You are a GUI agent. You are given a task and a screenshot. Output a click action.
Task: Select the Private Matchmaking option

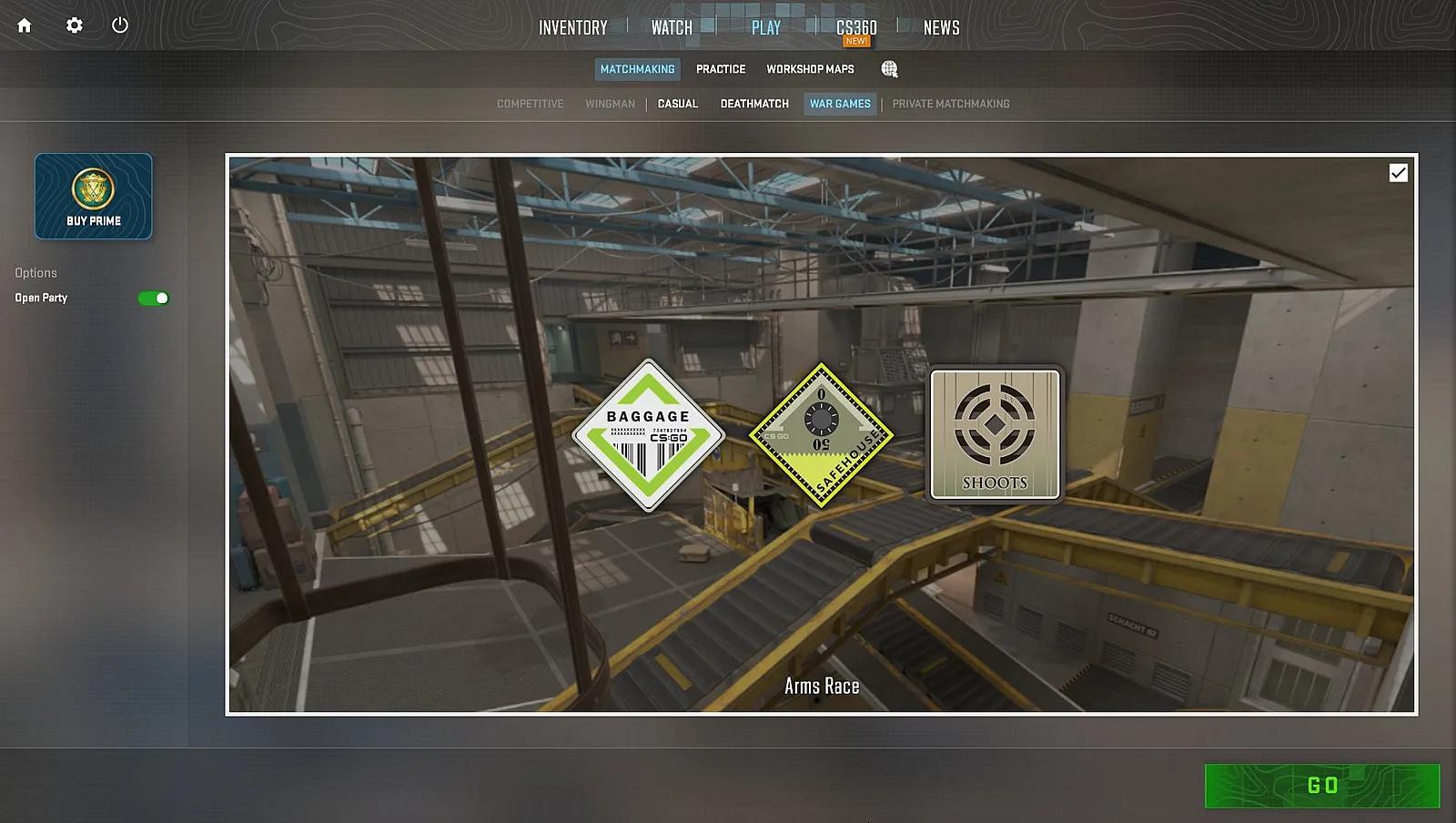[950, 104]
